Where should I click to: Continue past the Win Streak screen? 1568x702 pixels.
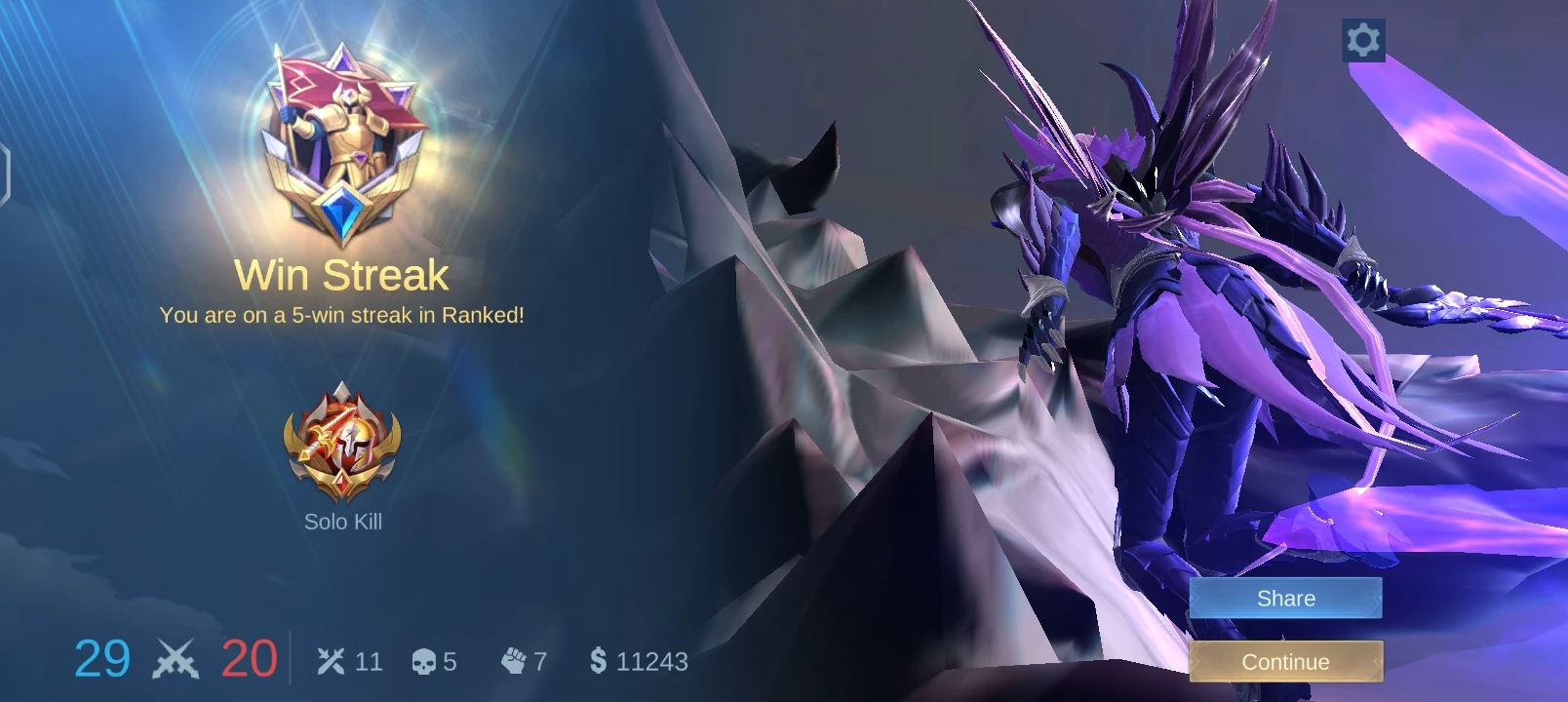click(x=1285, y=662)
